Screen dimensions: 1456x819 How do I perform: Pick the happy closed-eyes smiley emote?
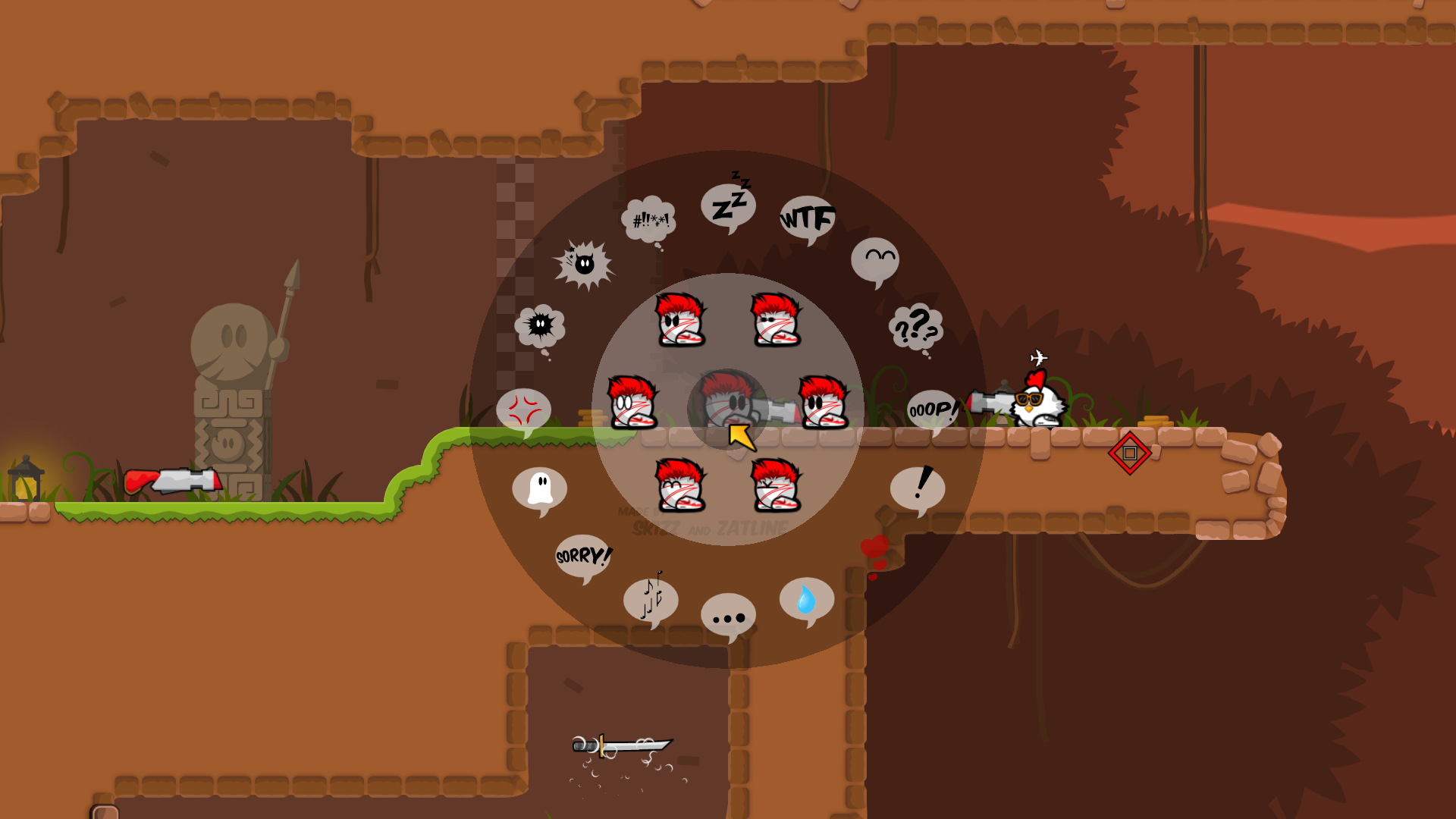(x=876, y=256)
